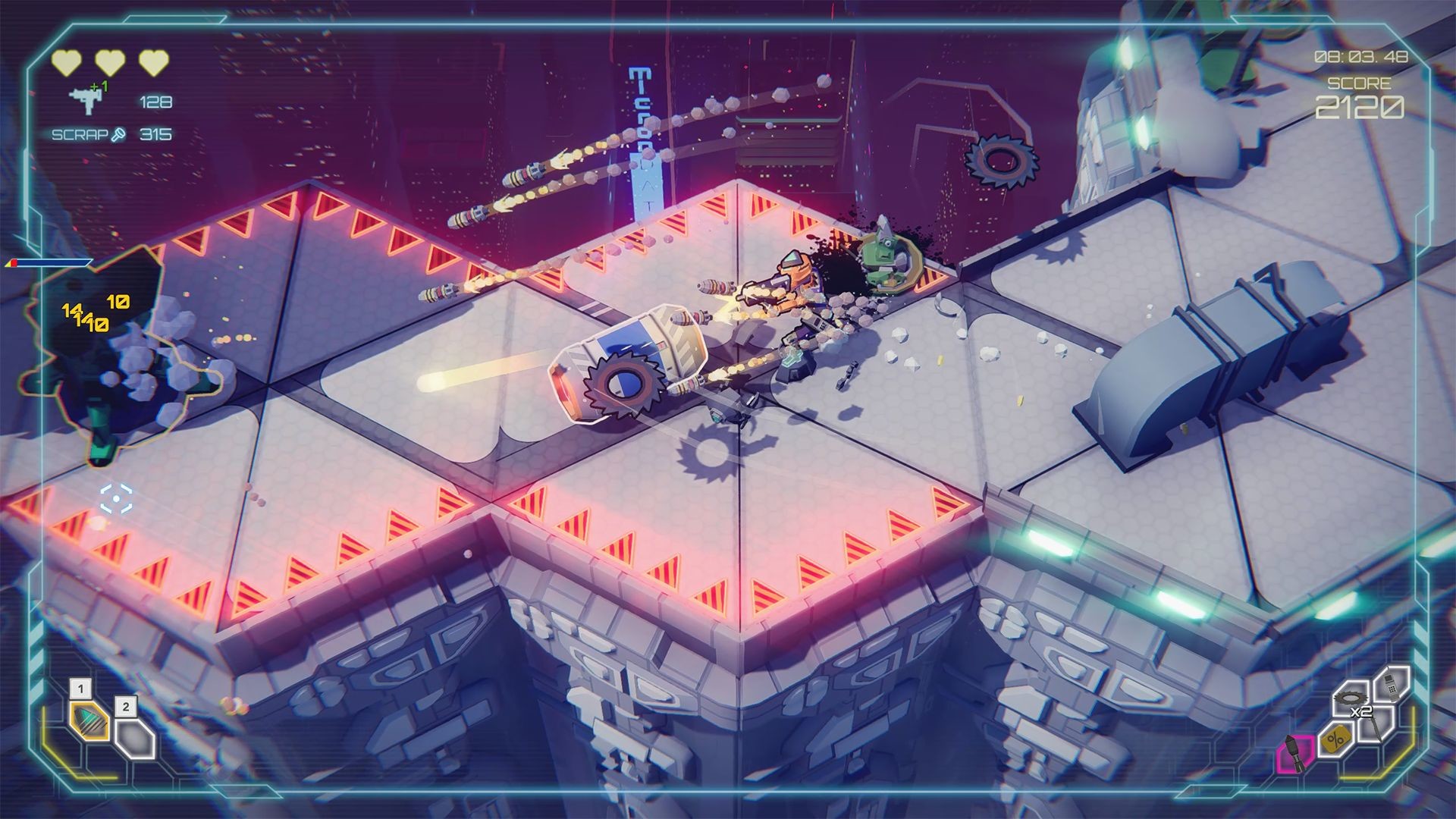Toggle the second yellow heart
The width and height of the screenshot is (1456, 819).
tap(109, 61)
